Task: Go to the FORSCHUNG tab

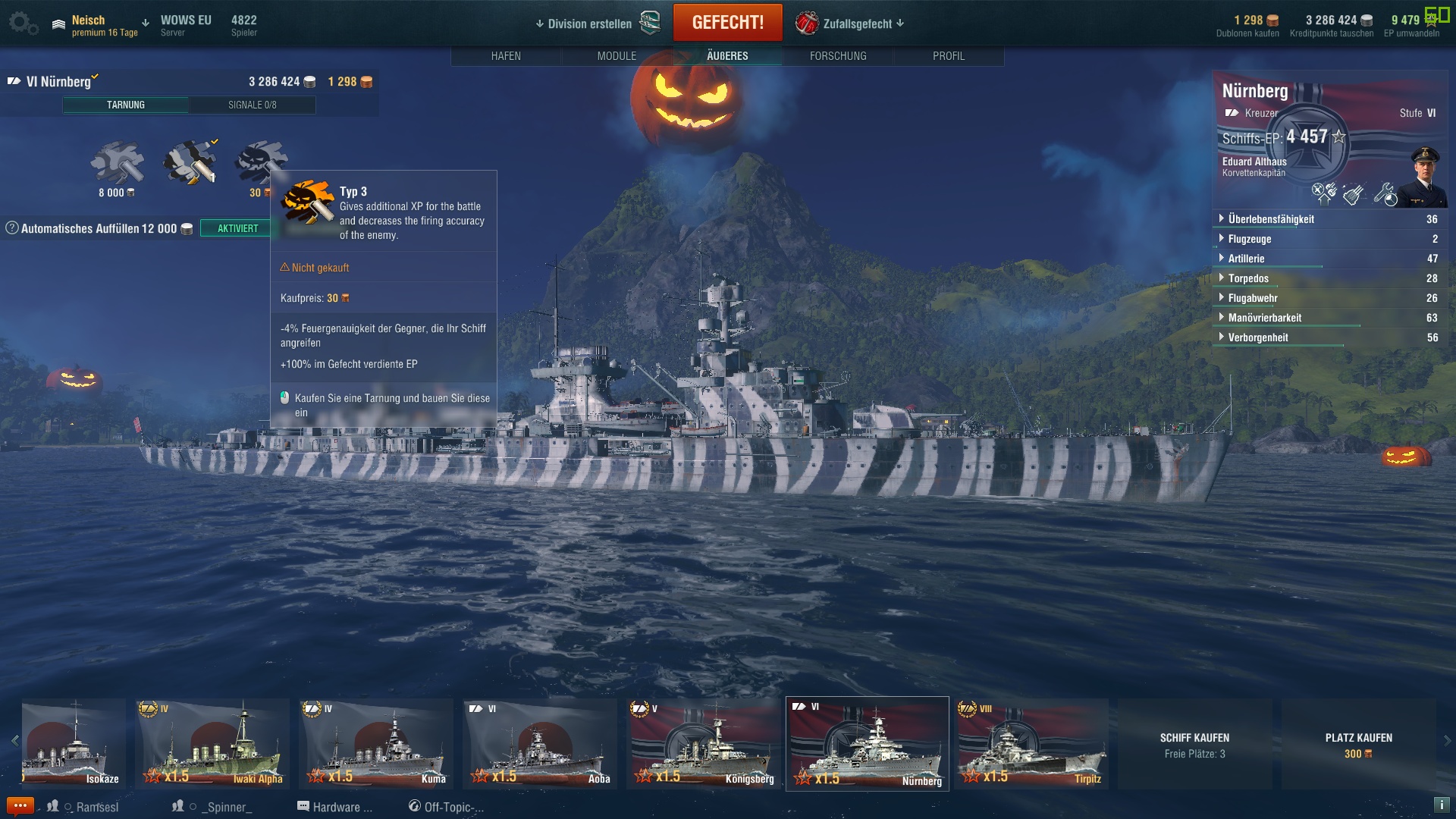Action: point(838,56)
